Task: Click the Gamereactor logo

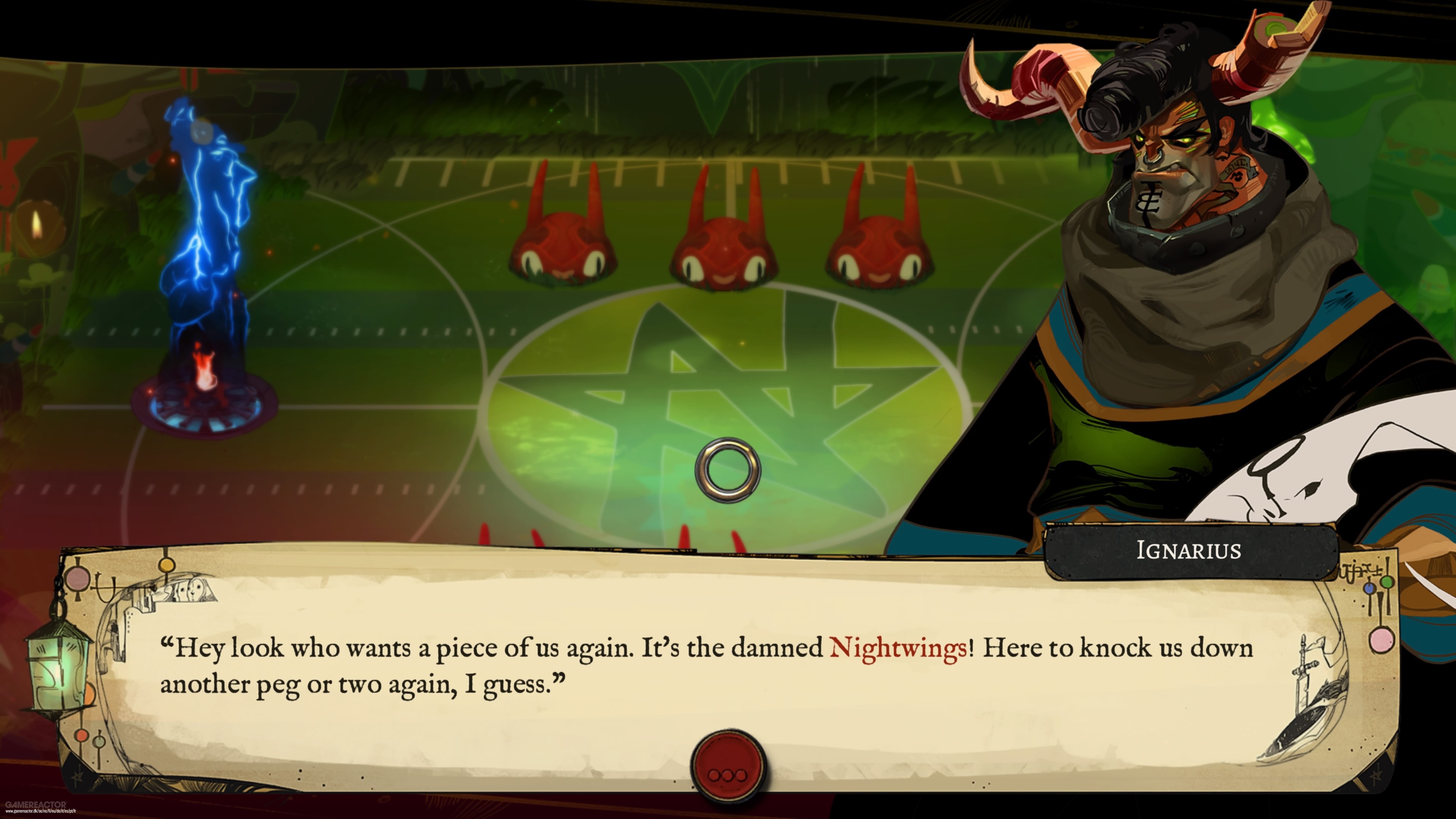Action: [36, 806]
